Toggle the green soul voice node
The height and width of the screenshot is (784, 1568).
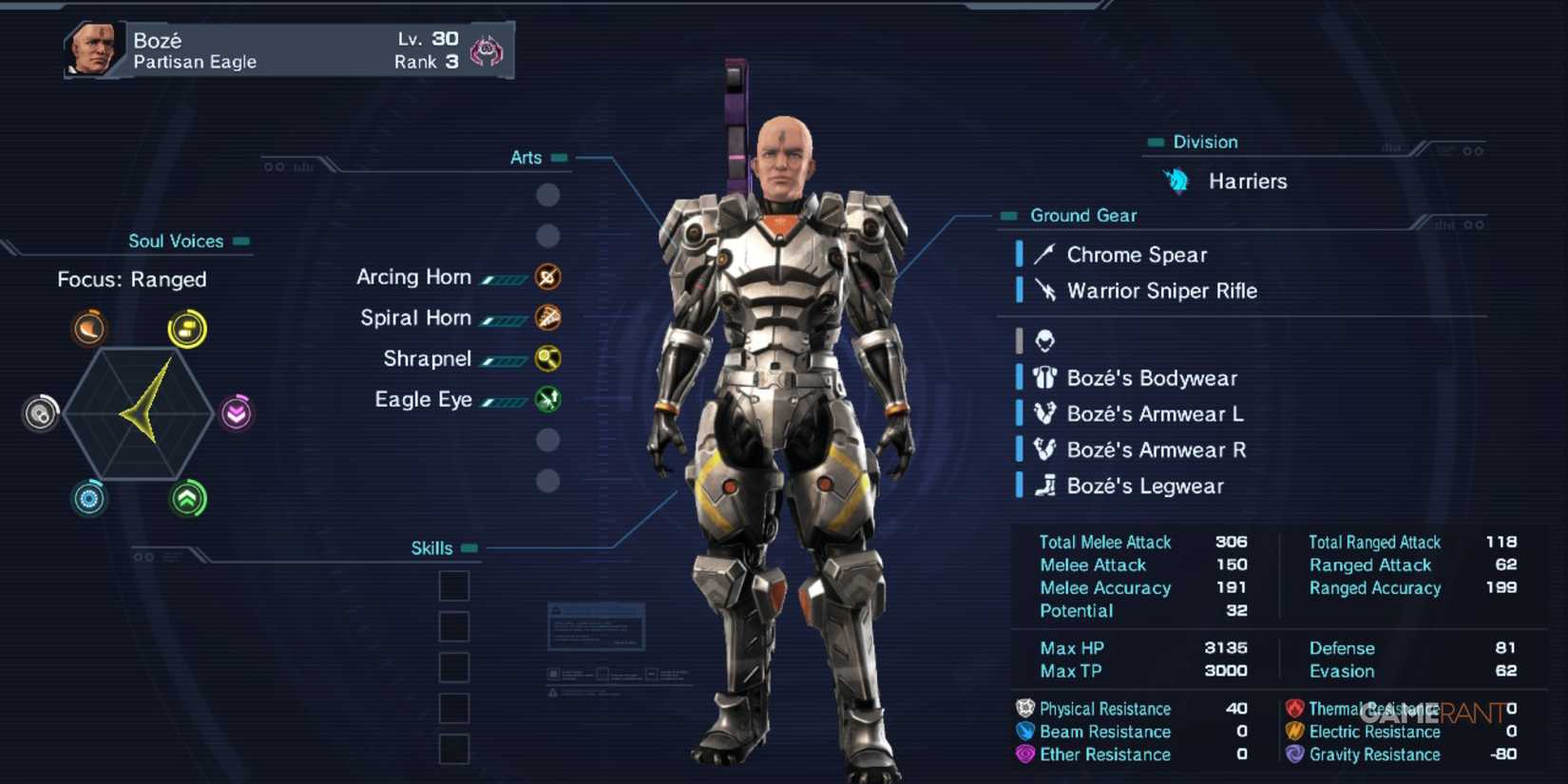click(x=188, y=498)
